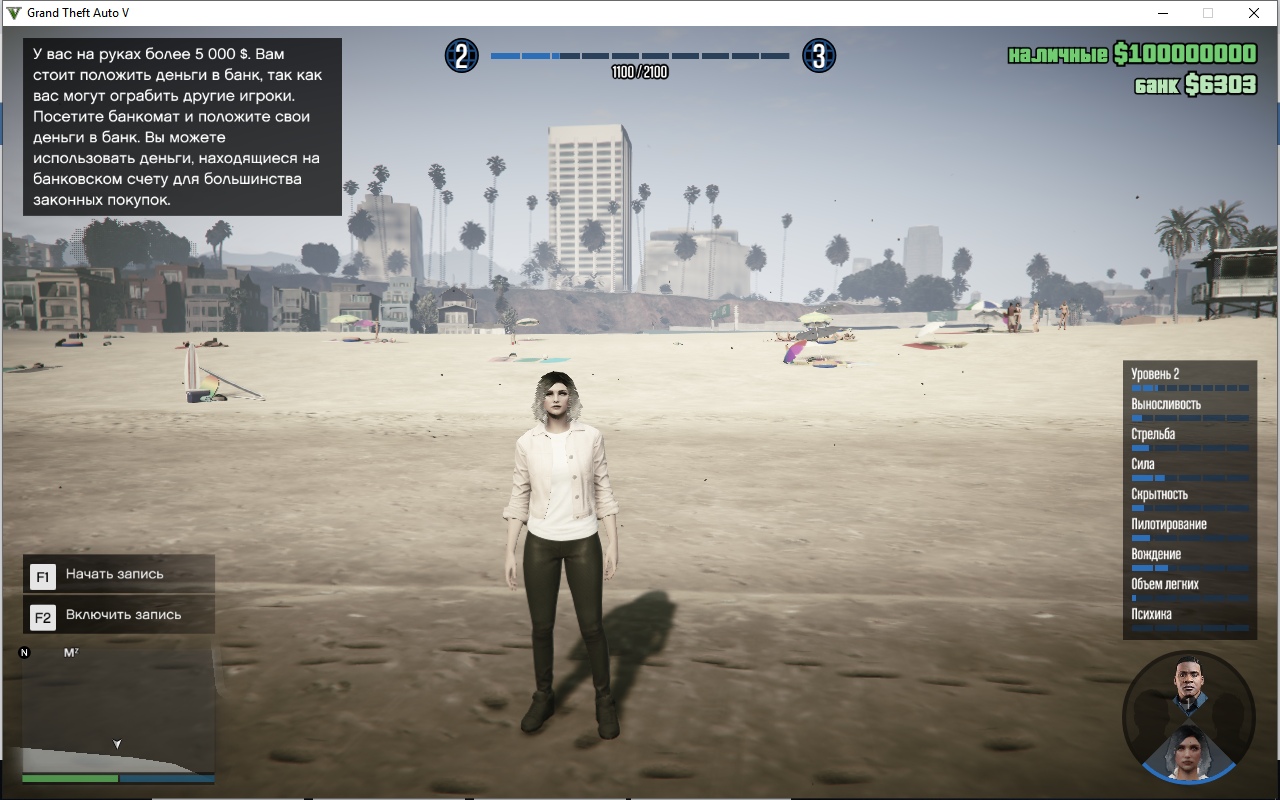Minimize the game window

click(x=1163, y=13)
